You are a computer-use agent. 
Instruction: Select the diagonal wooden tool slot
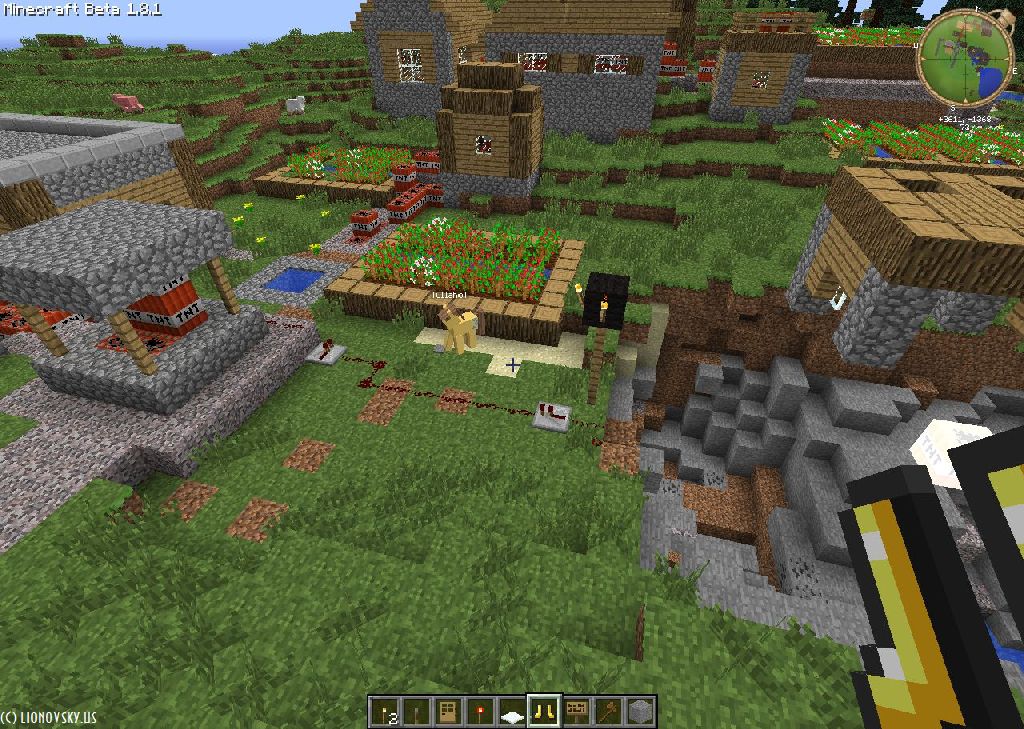[609, 711]
